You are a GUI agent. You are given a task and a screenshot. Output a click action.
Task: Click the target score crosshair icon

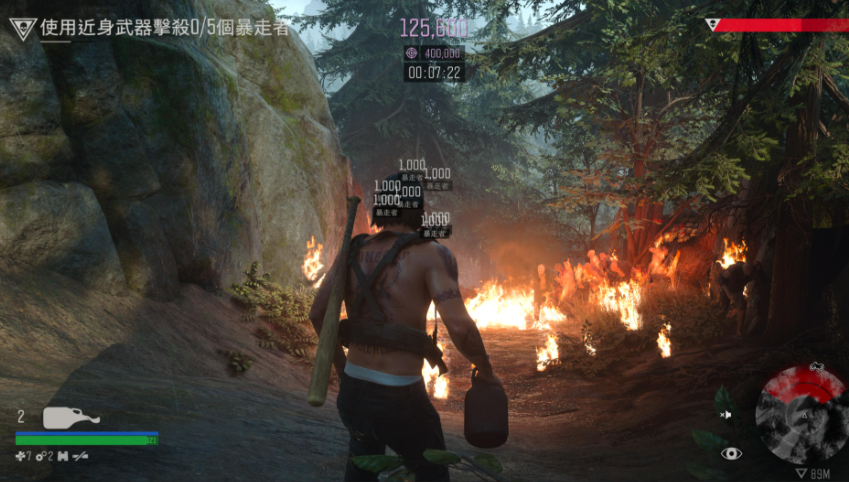[411, 53]
